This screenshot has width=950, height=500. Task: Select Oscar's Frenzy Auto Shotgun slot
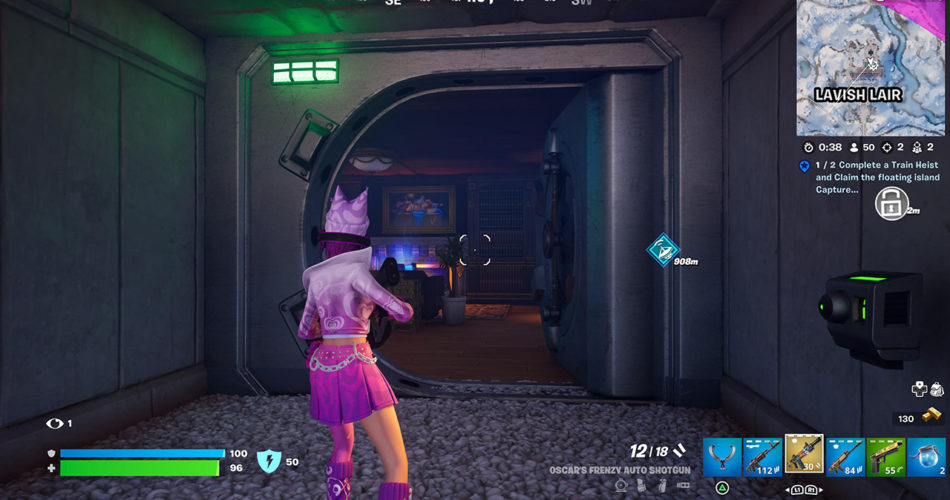804,456
